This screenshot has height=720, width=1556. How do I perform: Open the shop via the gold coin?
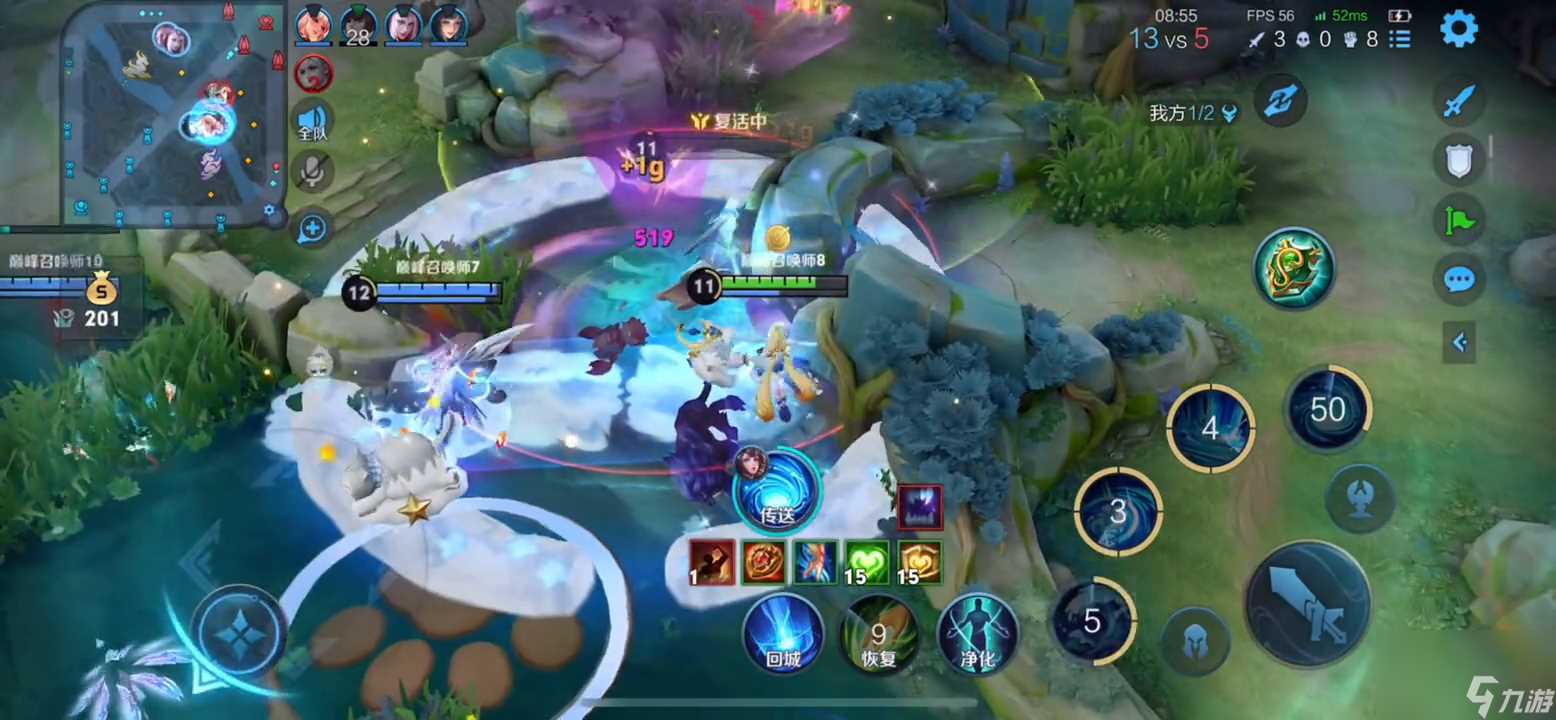[x=101, y=293]
